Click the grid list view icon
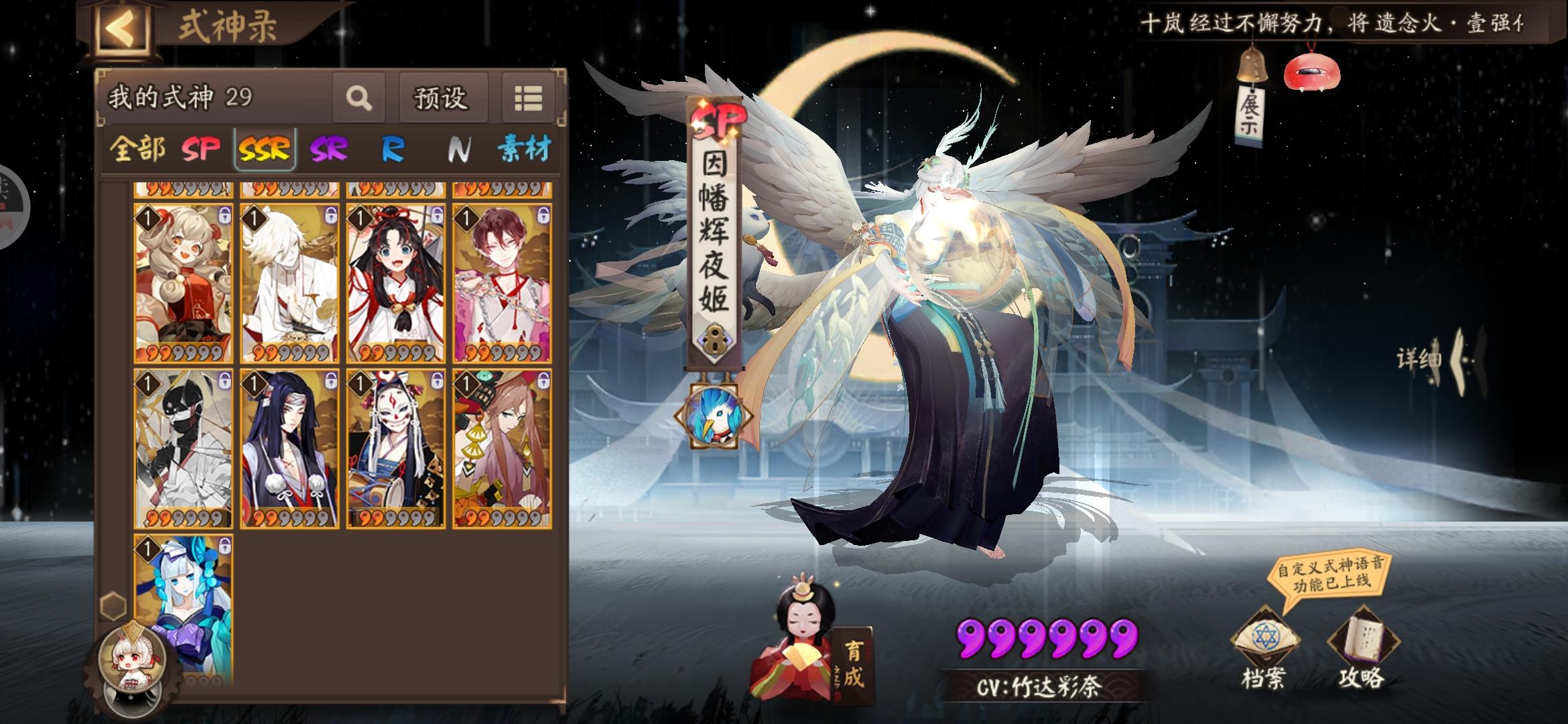The width and height of the screenshot is (1568, 724). point(529,99)
